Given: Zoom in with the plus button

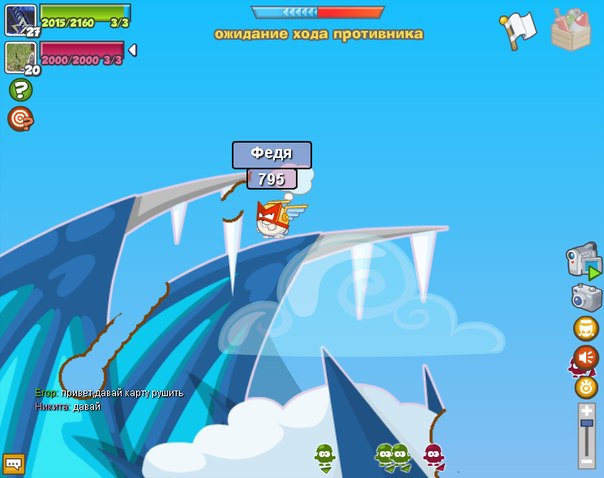Looking at the screenshot, I should pyautogui.click(x=586, y=410).
